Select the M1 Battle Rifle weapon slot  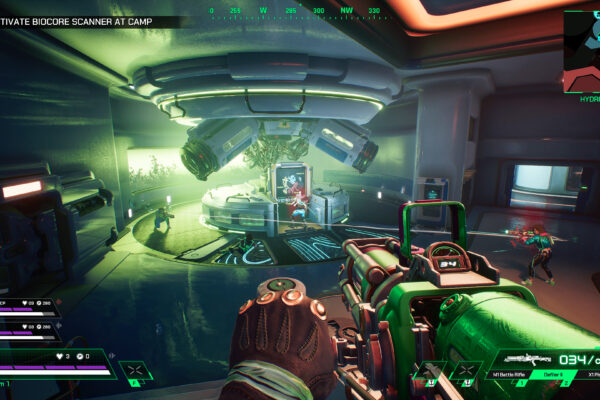click(x=508, y=374)
